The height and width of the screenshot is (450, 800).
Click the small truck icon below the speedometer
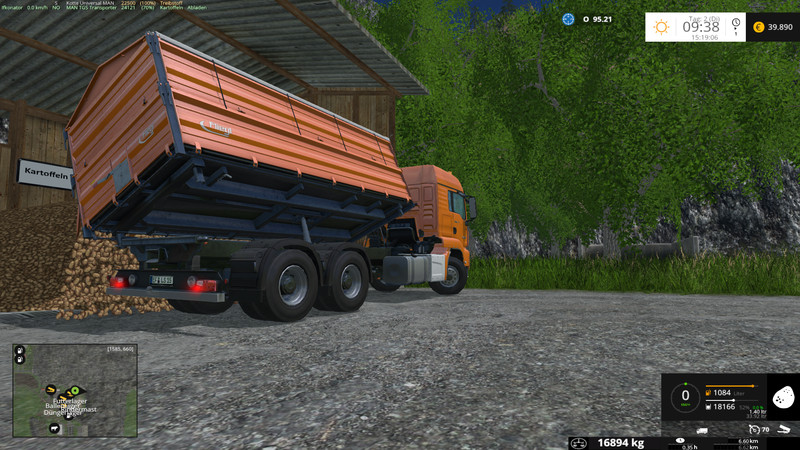[702, 430]
